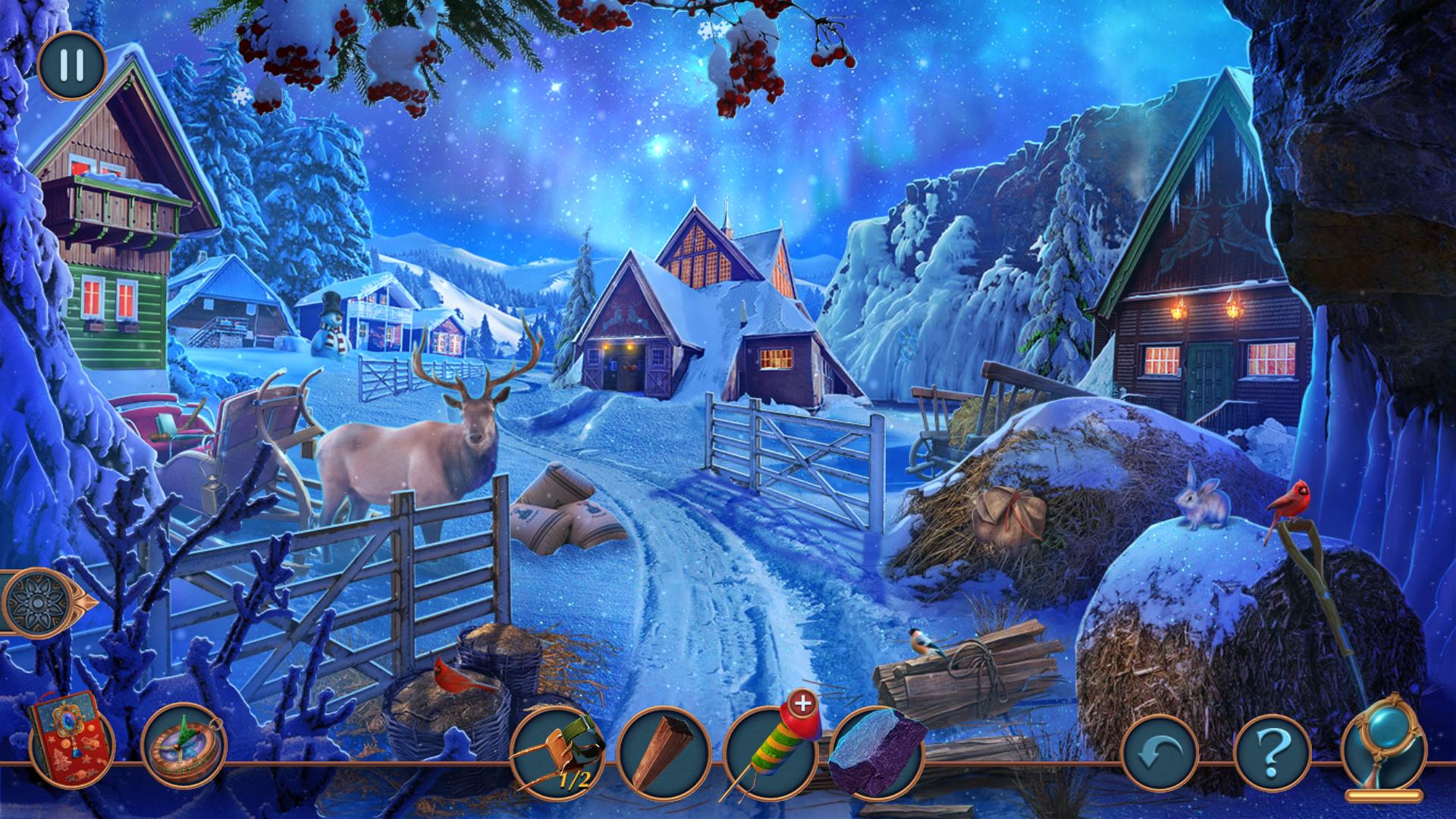Pause the game with the pause button

[x=71, y=65]
